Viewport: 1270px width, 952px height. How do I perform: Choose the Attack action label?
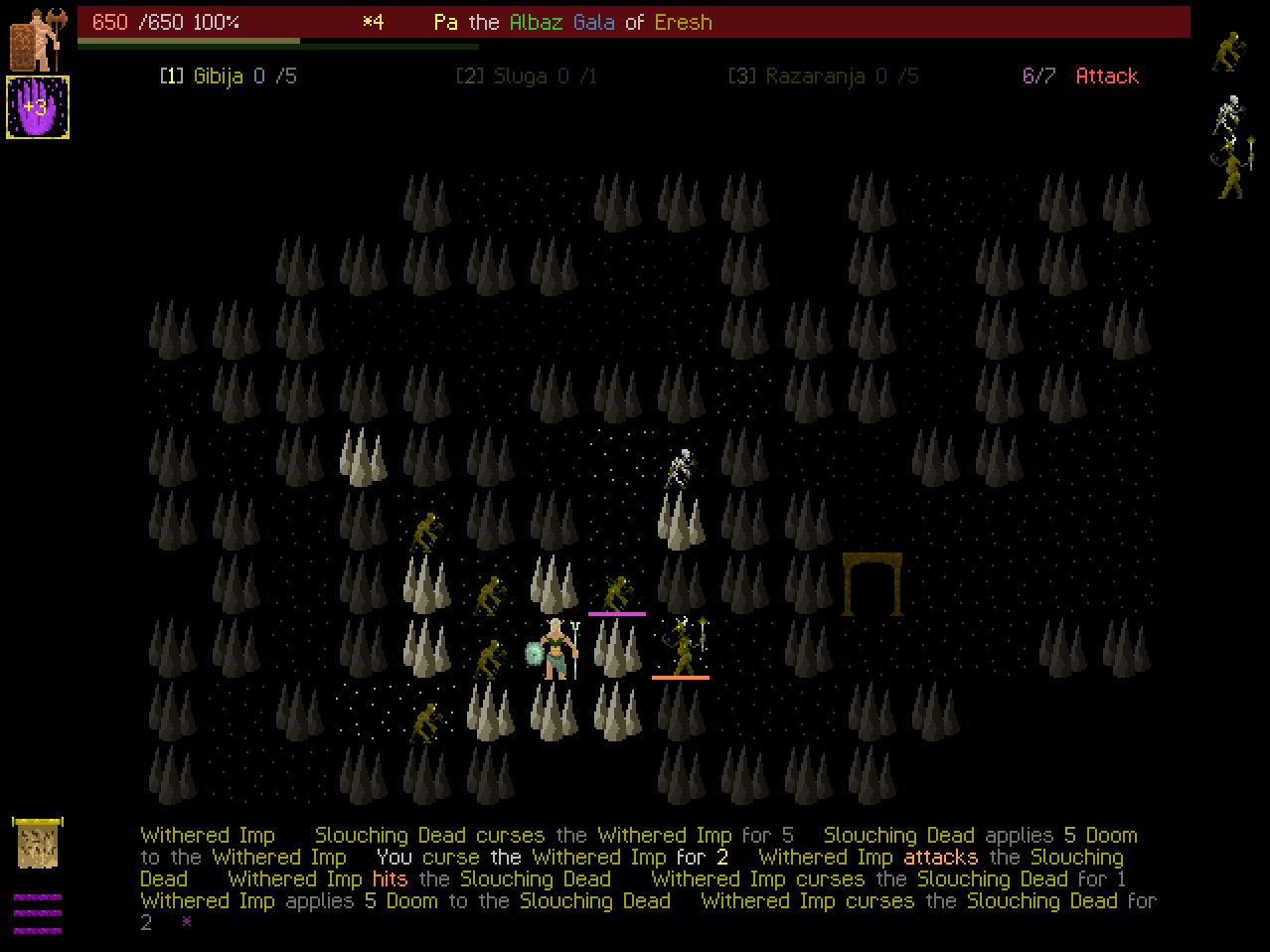pos(1106,77)
